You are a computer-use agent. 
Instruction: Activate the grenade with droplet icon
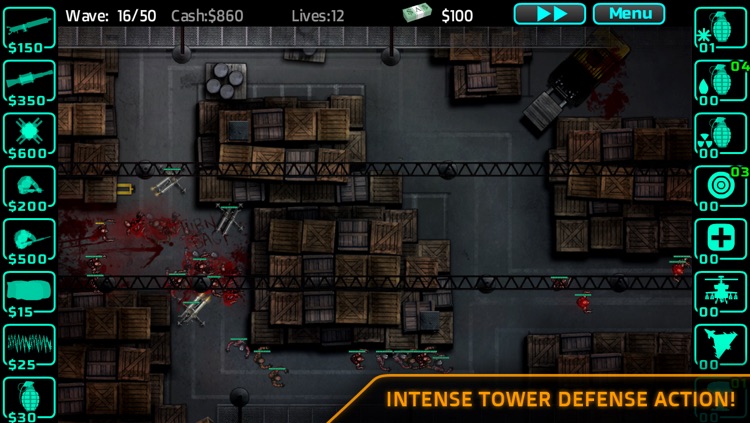pyautogui.click(x=720, y=81)
